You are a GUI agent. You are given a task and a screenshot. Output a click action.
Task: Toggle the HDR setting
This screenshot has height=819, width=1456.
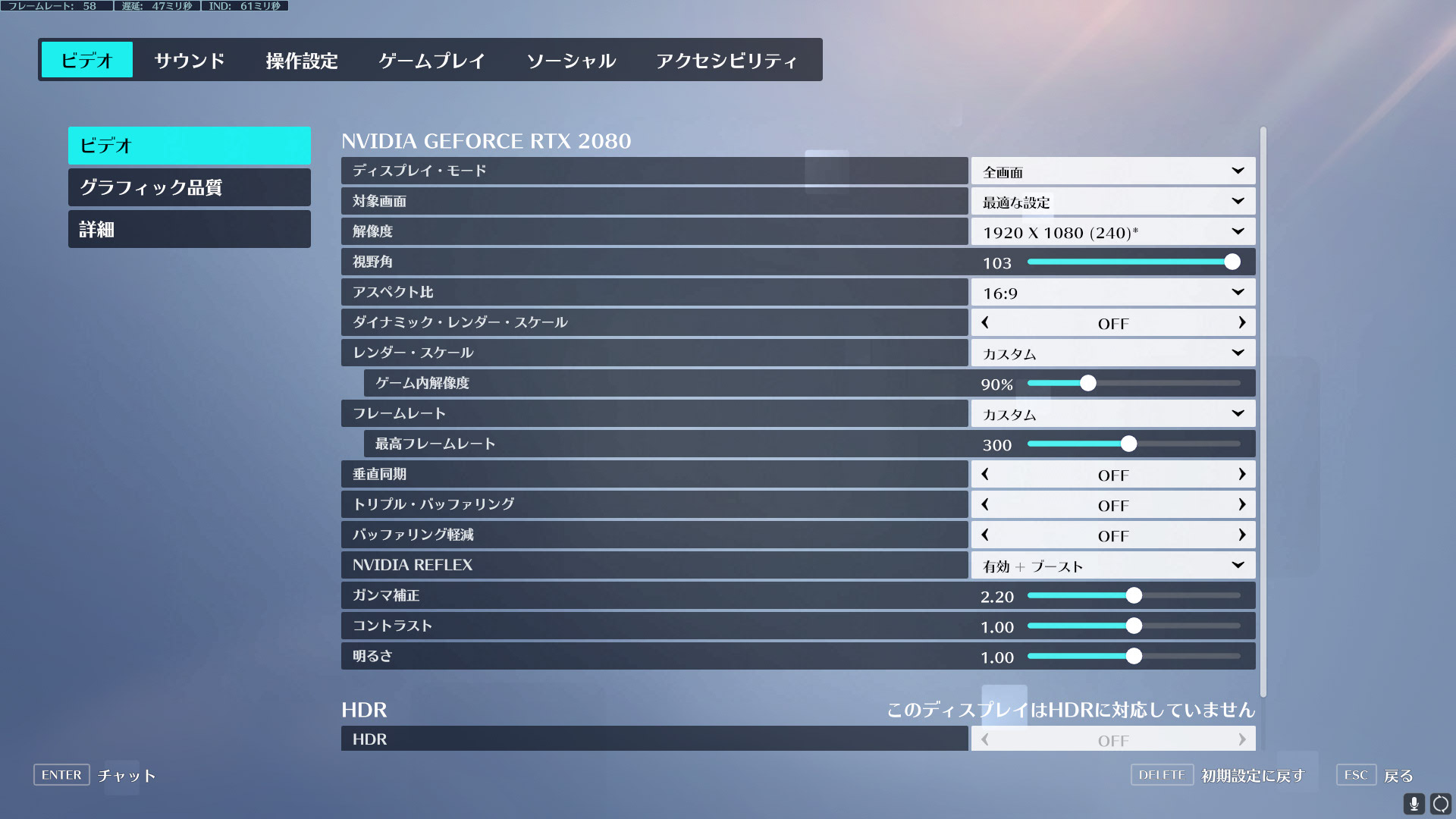pyautogui.click(x=1242, y=739)
